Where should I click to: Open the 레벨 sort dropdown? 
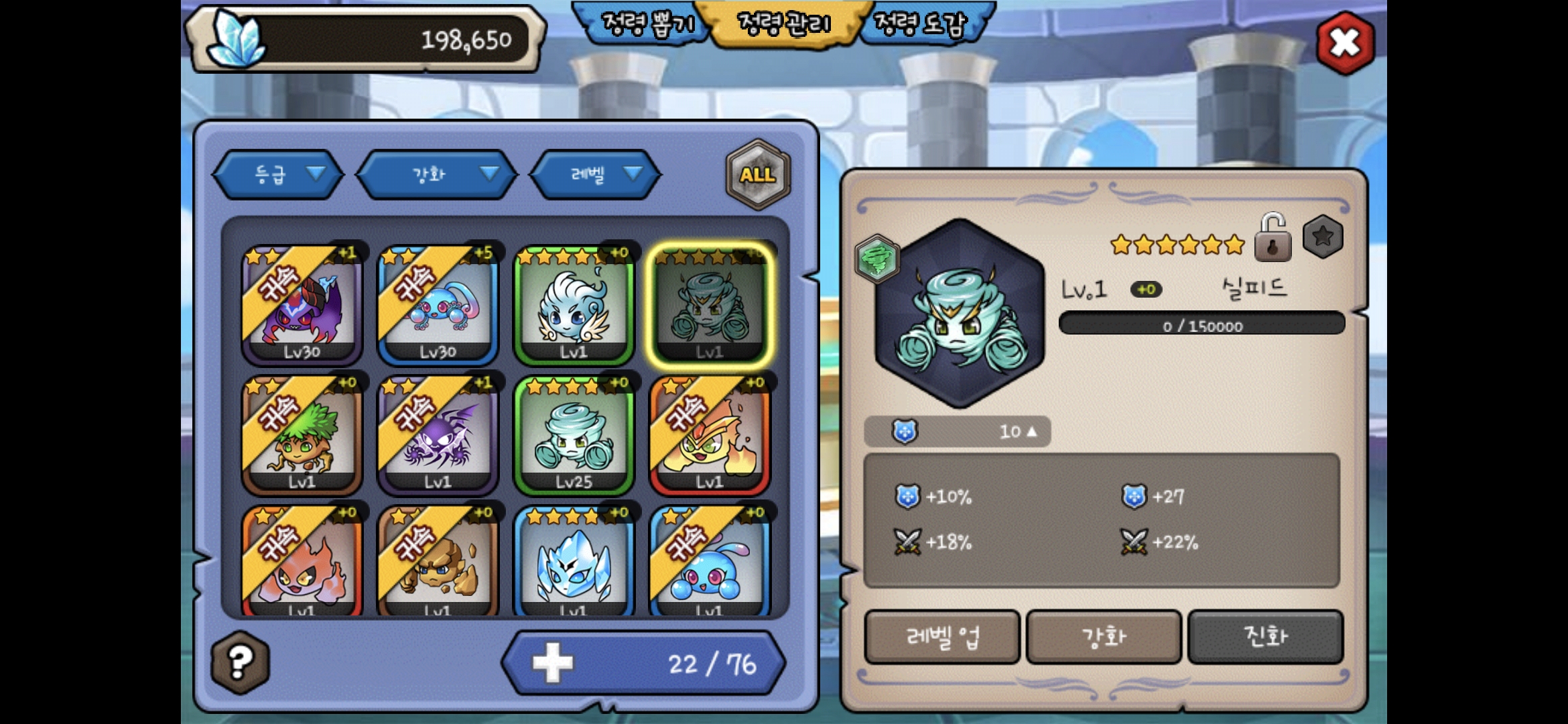click(595, 175)
